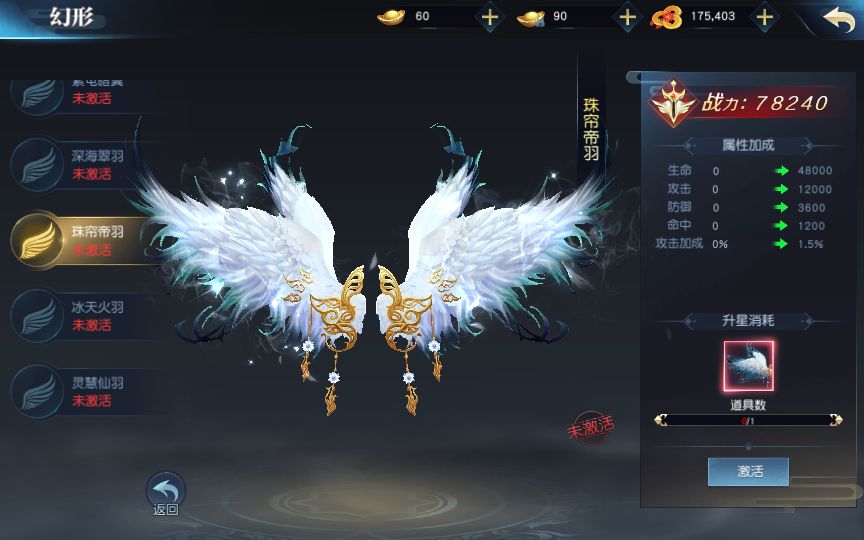The width and height of the screenshot is (864, 540).
Task: Go back with the top-right arrow
Action: pos(839,18)
